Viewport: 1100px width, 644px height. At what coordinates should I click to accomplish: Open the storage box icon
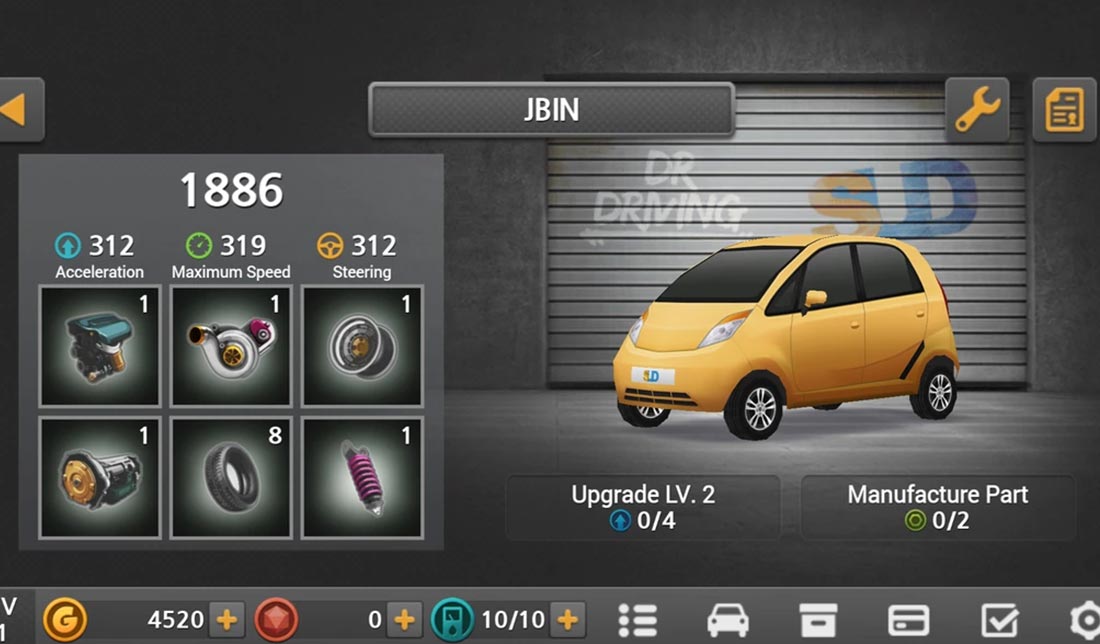pyautogui.click(x=818, y=620)
